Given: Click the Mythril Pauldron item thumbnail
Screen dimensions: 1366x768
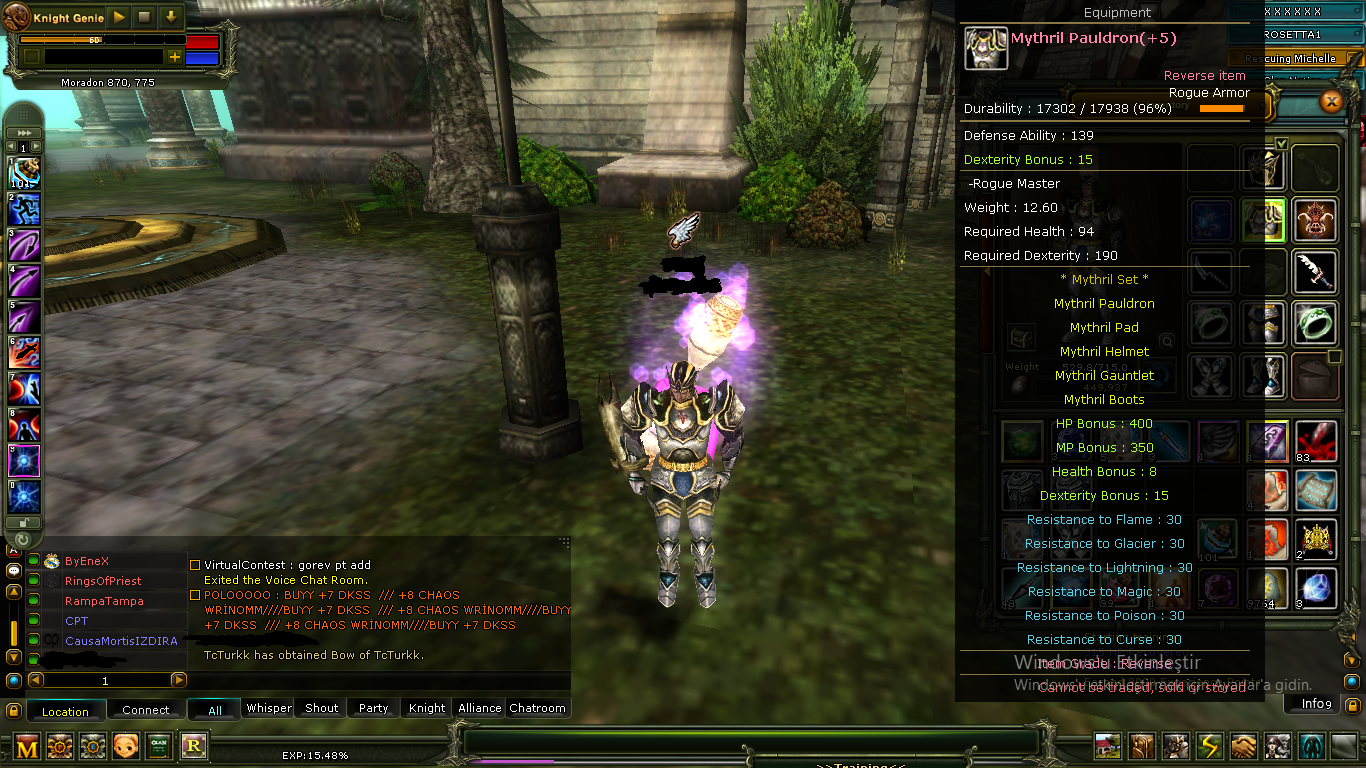Looking at the screenshot, I should click(986, 48).
